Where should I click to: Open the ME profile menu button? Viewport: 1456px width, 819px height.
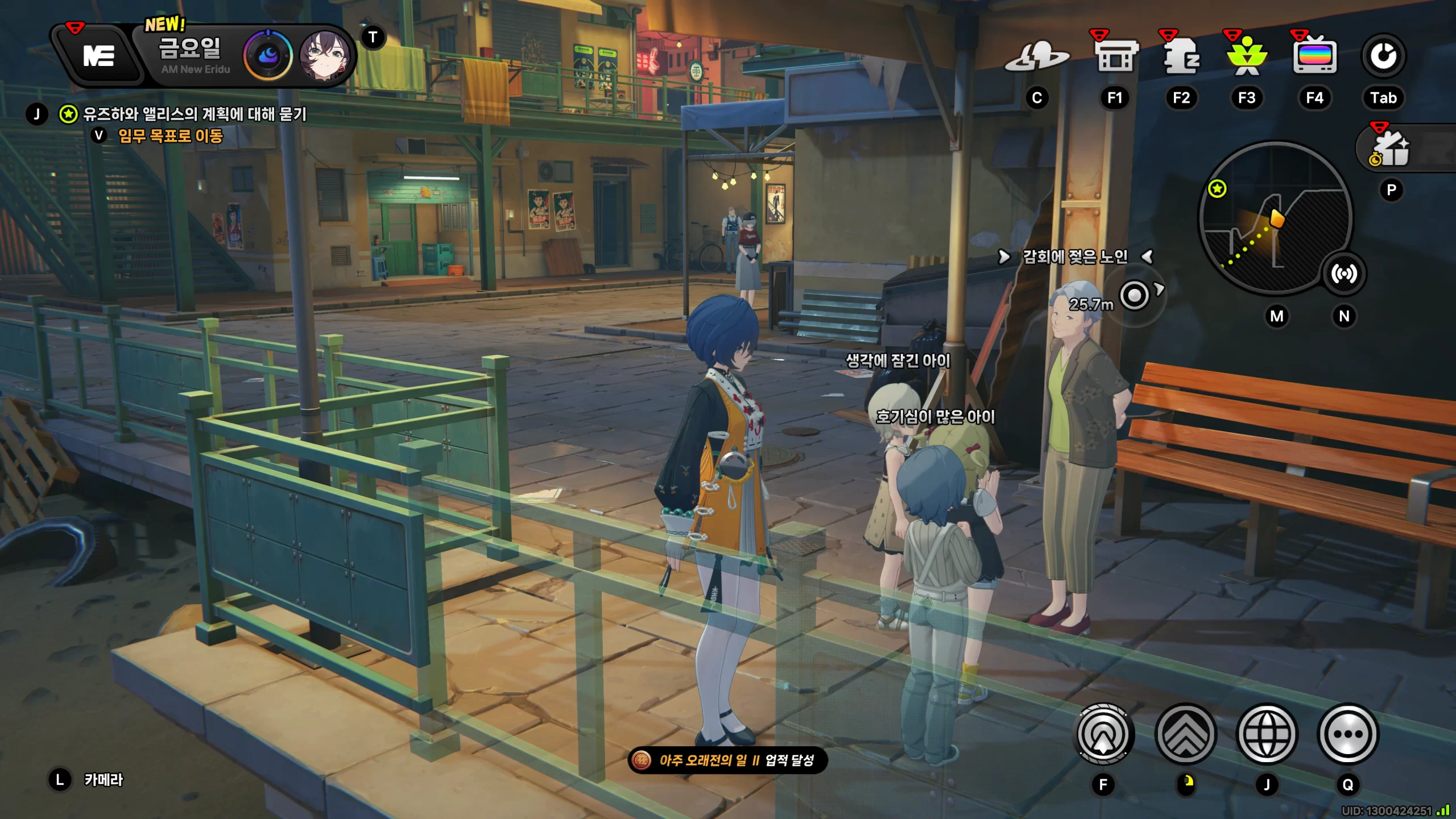pyautogui.click(x=99, y=56)
